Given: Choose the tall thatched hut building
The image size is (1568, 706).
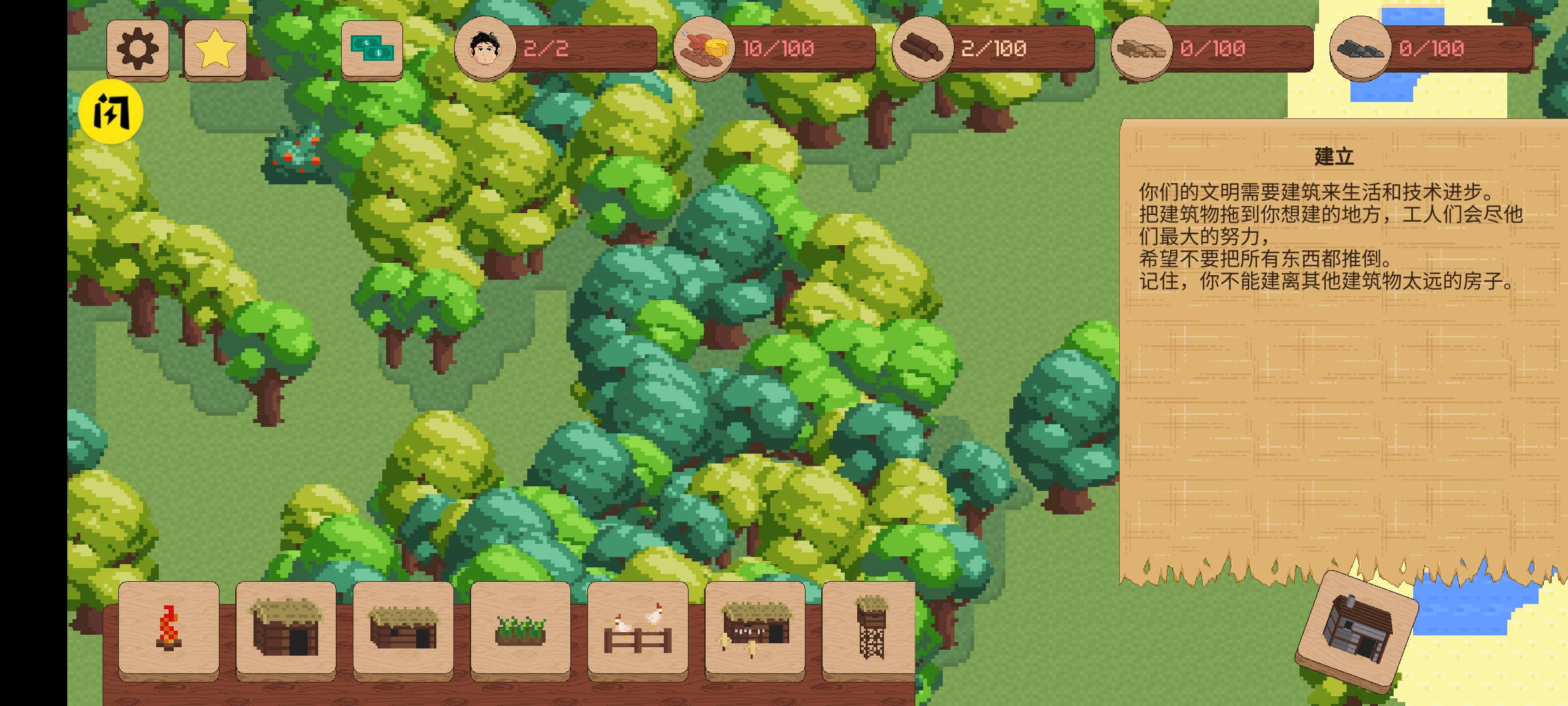Looking at the screenshot, I should (x=286, y=629).
